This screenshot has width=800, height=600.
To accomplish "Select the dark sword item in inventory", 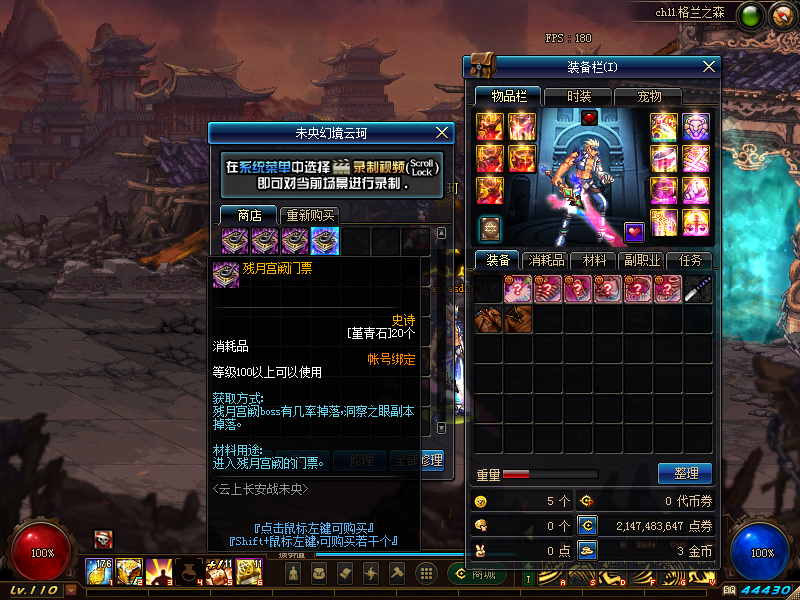I will pyautogui.click(x=698, y=290).
